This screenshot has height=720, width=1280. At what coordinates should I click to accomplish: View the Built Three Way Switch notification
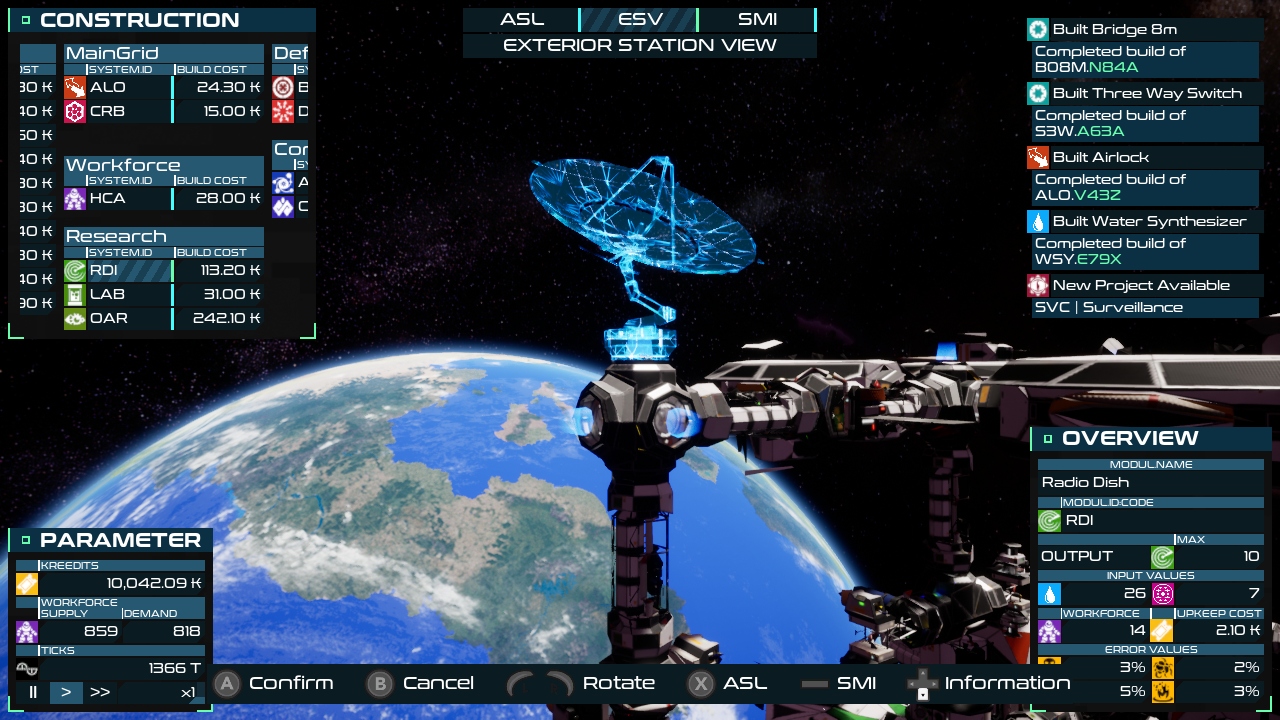(x=1143, y=94)
